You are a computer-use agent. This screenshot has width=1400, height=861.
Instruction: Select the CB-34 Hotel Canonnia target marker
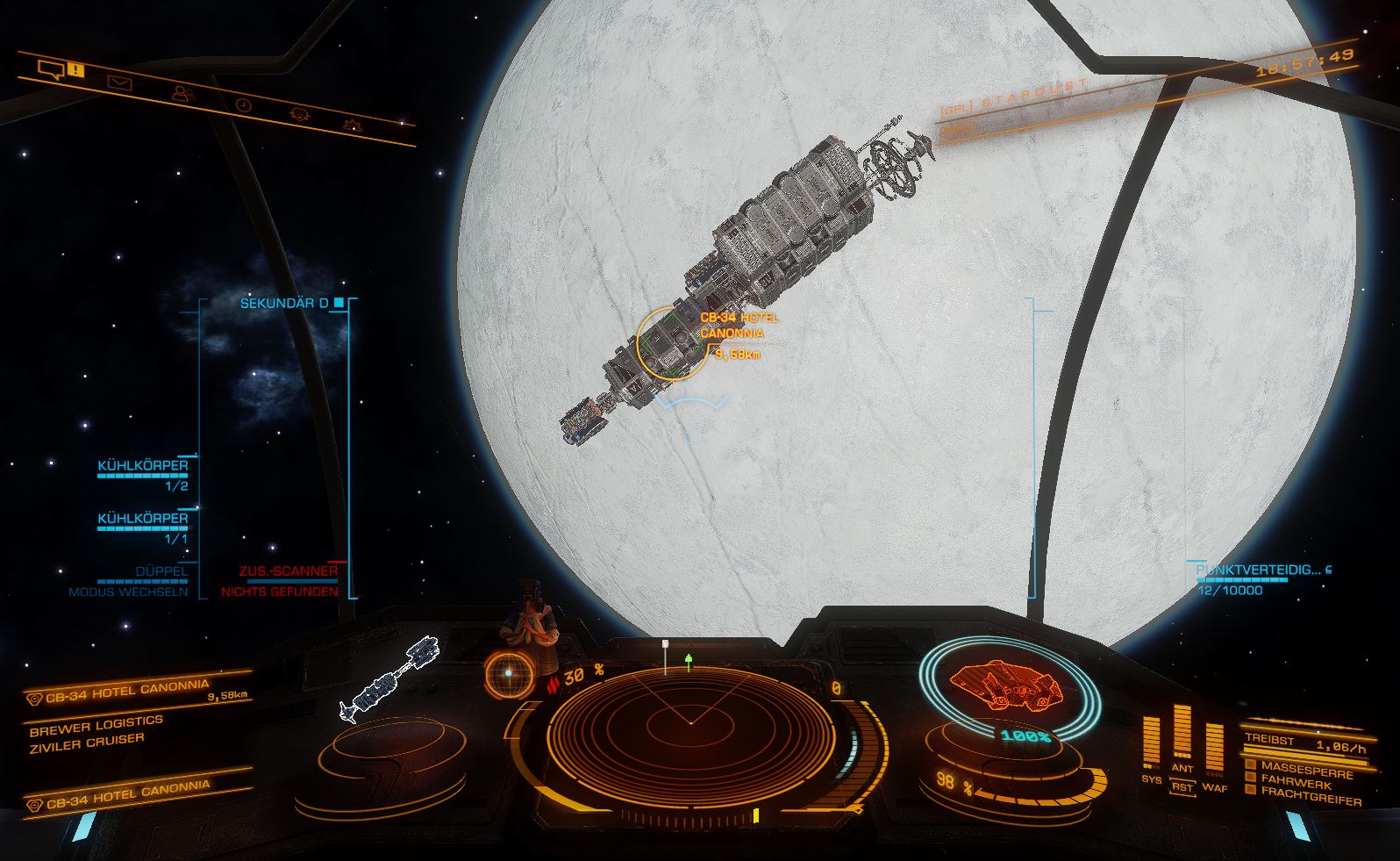[671, 342]
